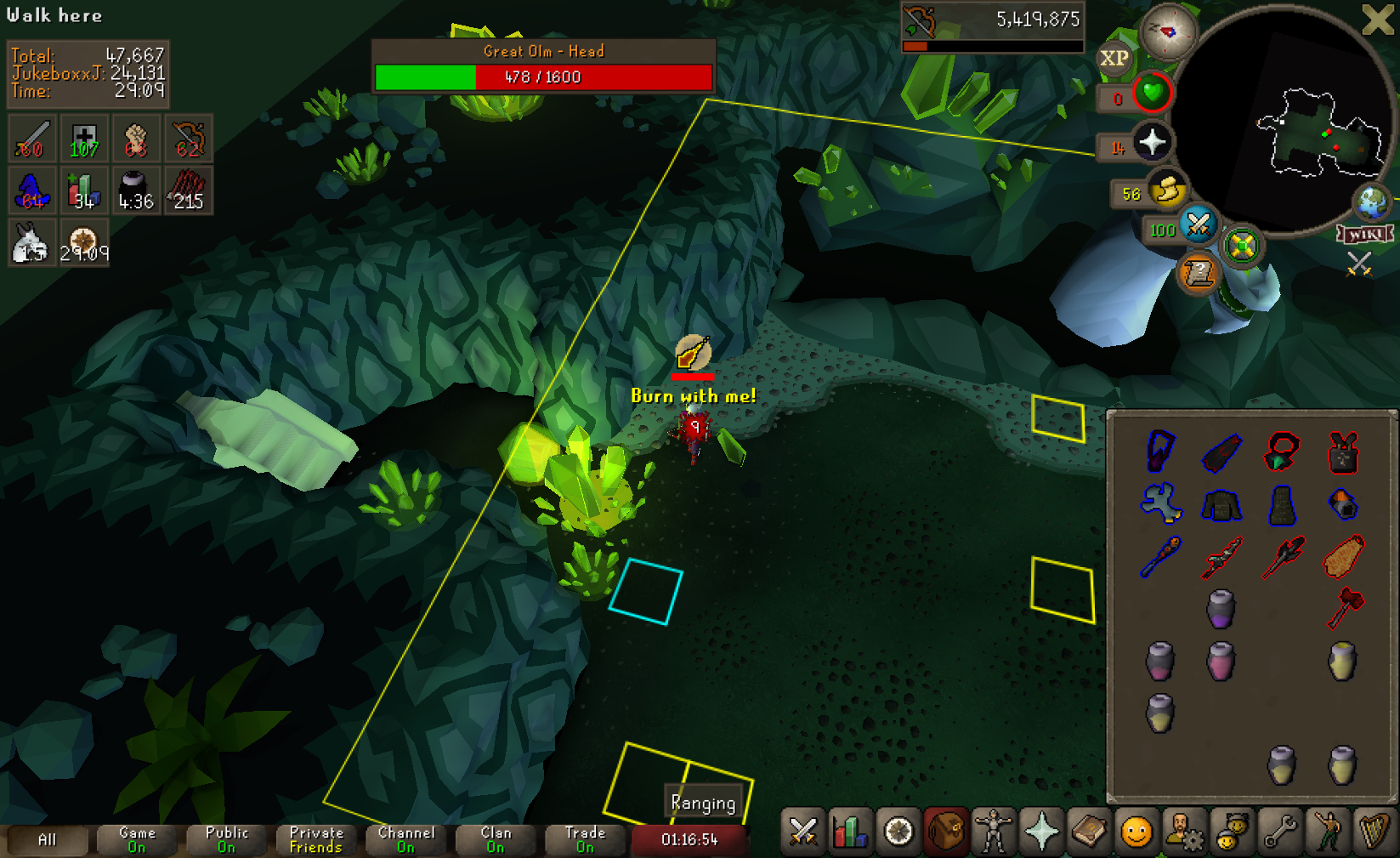Open the Combat Options tab
This screenshot has width=1400, height=858.
pos(802,832)
